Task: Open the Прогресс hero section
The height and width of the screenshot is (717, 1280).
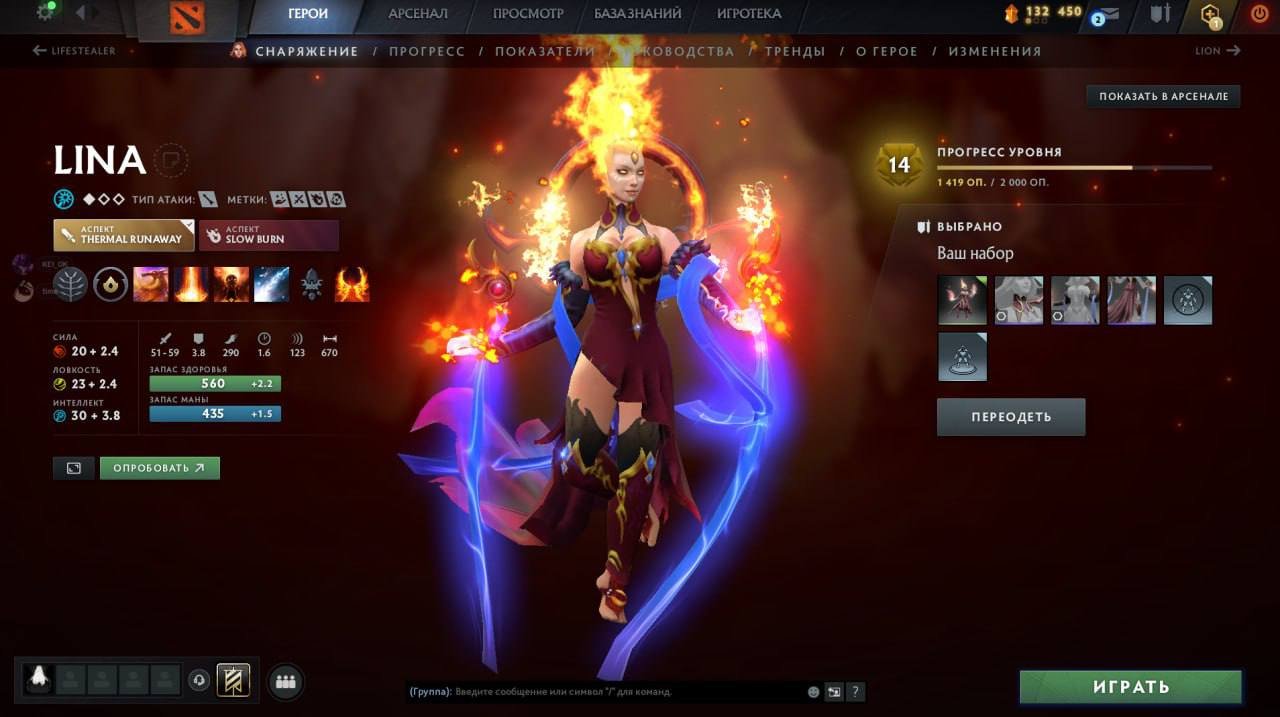Action: point(427,51)
